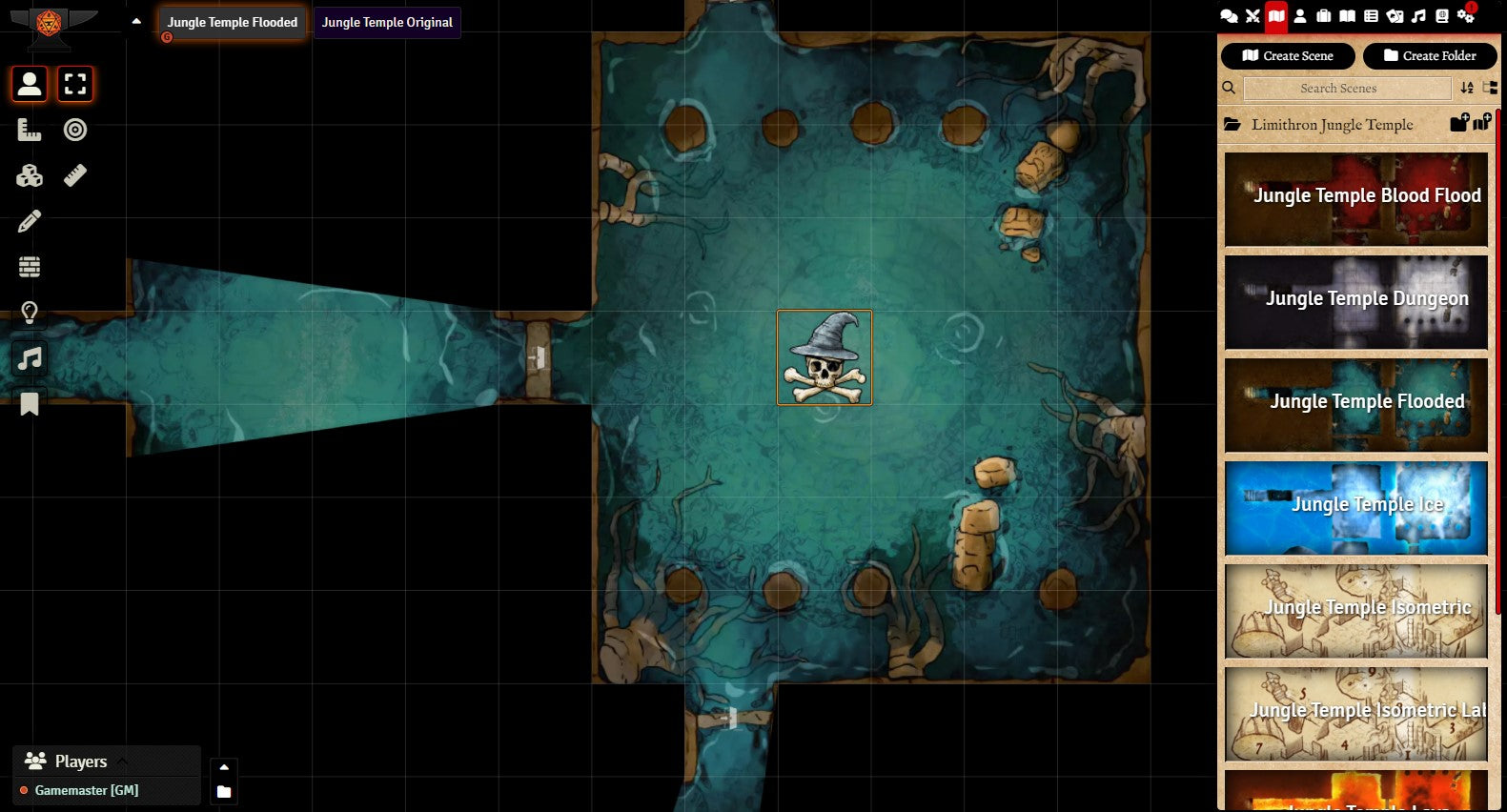Switch to the combat tracker crossed-swords tab
Image resolution: width=1507 pixels, height=812 pixels.
[1252, 16]
